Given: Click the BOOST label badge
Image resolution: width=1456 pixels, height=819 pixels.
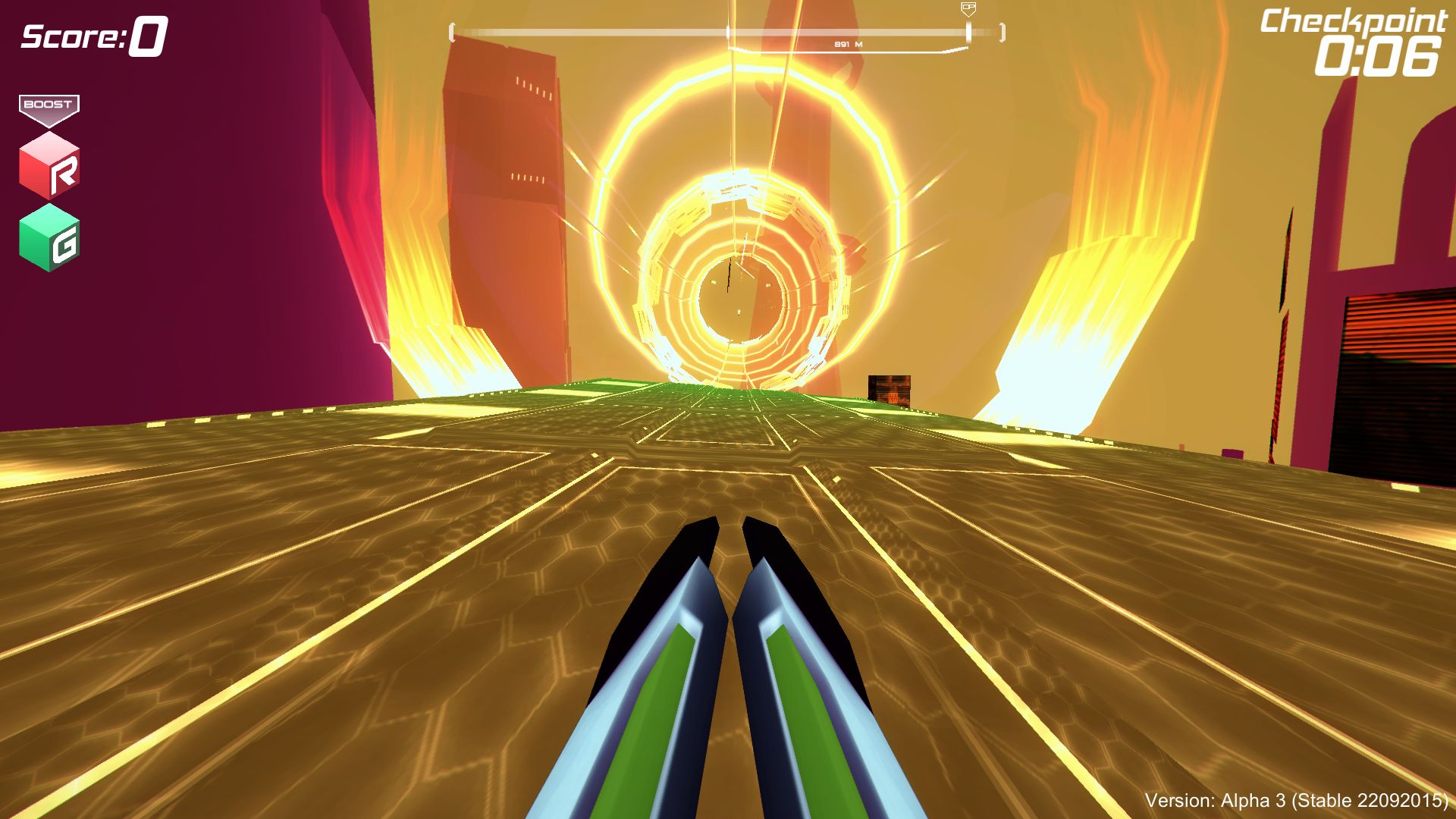Looking at the screenshot, I should [49, 105].
